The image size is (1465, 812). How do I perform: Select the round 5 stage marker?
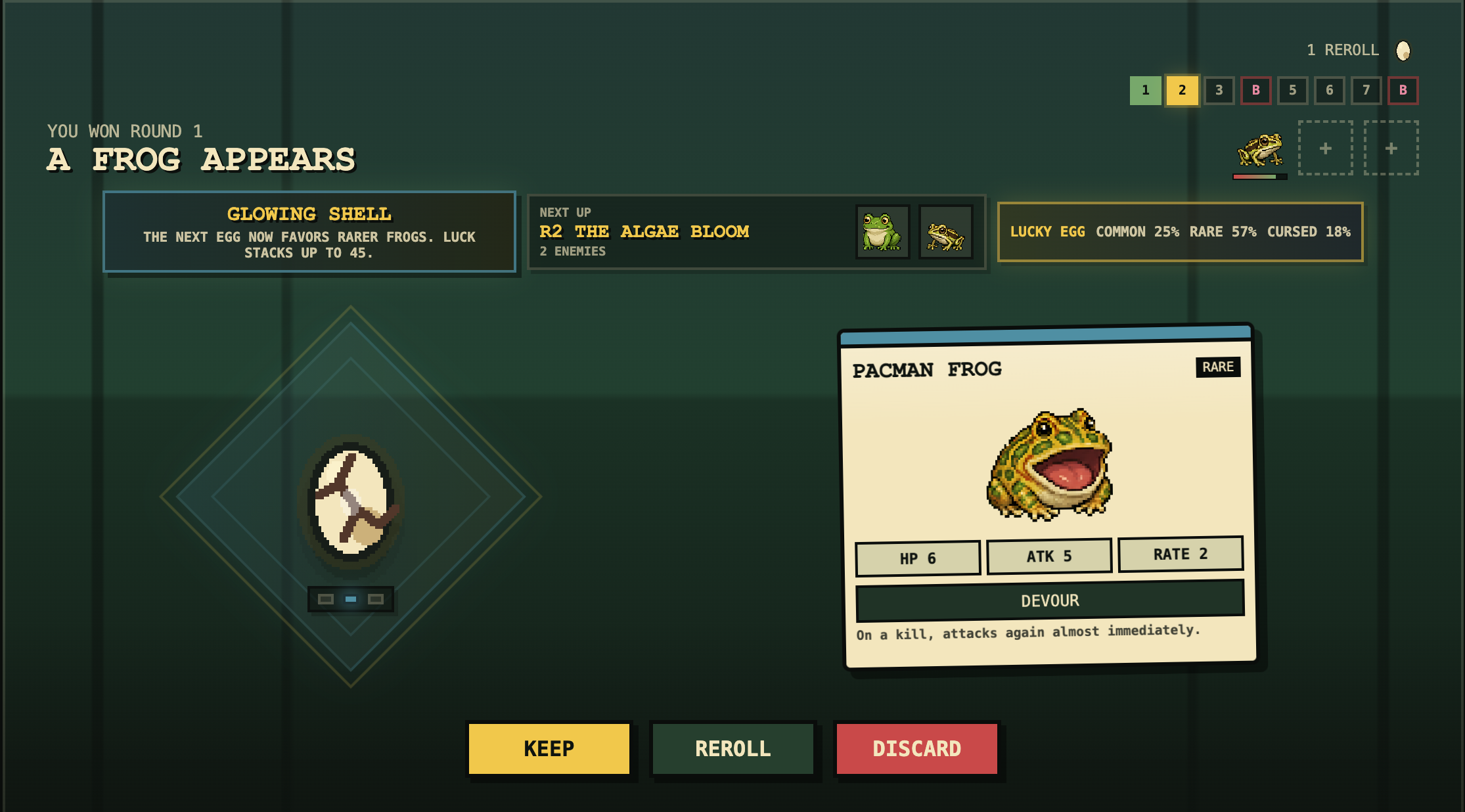tap(1292, 91)
